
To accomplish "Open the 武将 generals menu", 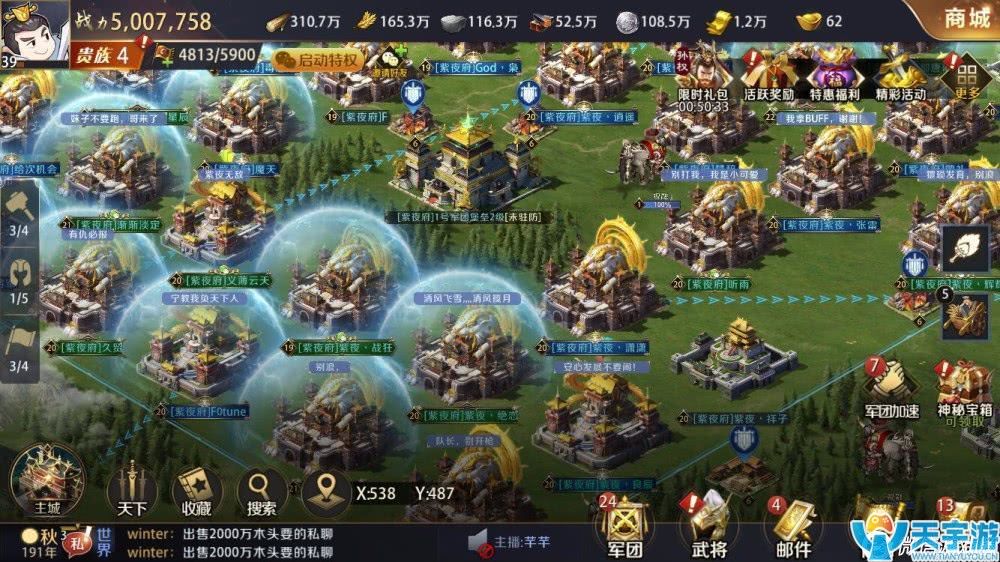I will coord(707,526).
